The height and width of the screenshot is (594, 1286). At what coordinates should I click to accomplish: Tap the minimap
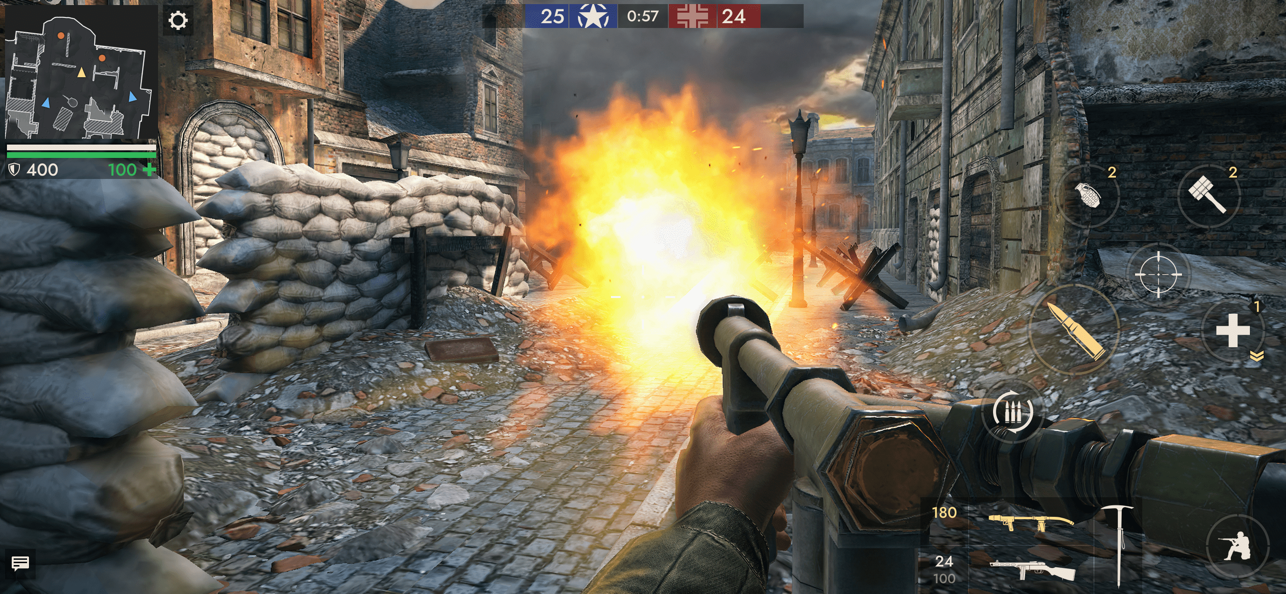pos(81,76)
